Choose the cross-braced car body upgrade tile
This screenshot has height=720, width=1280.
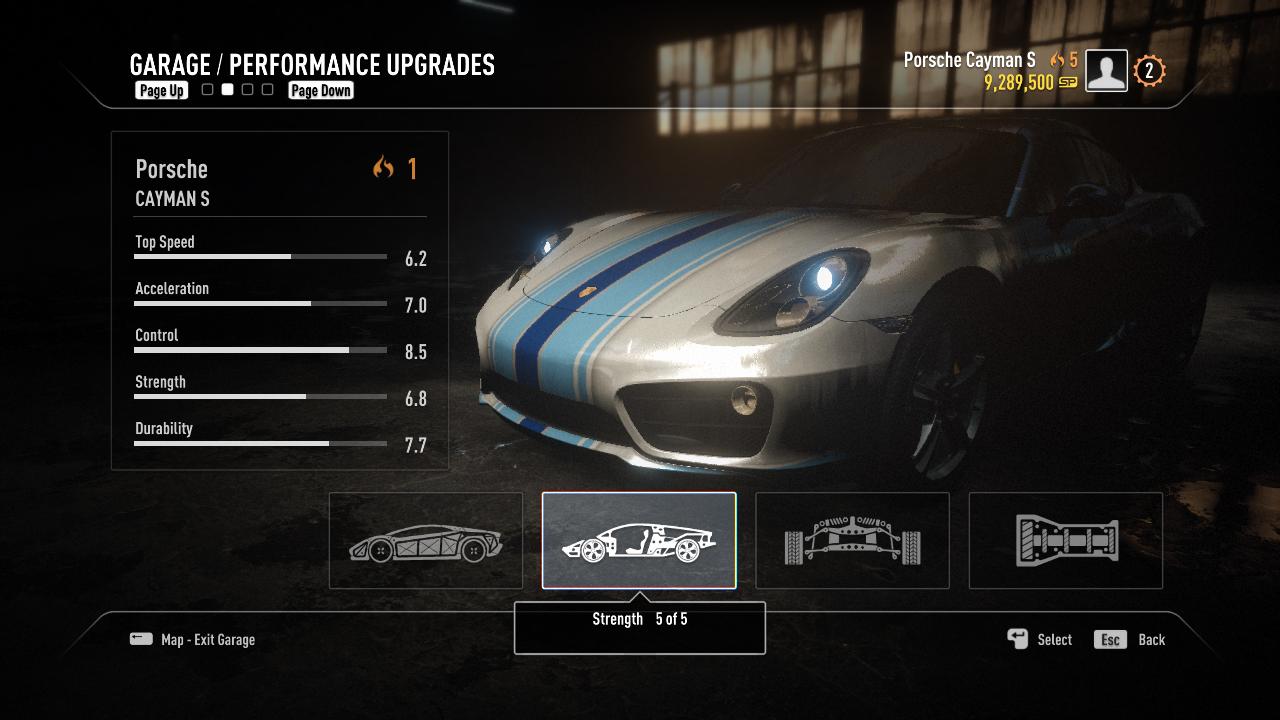(x=426, y=541)
